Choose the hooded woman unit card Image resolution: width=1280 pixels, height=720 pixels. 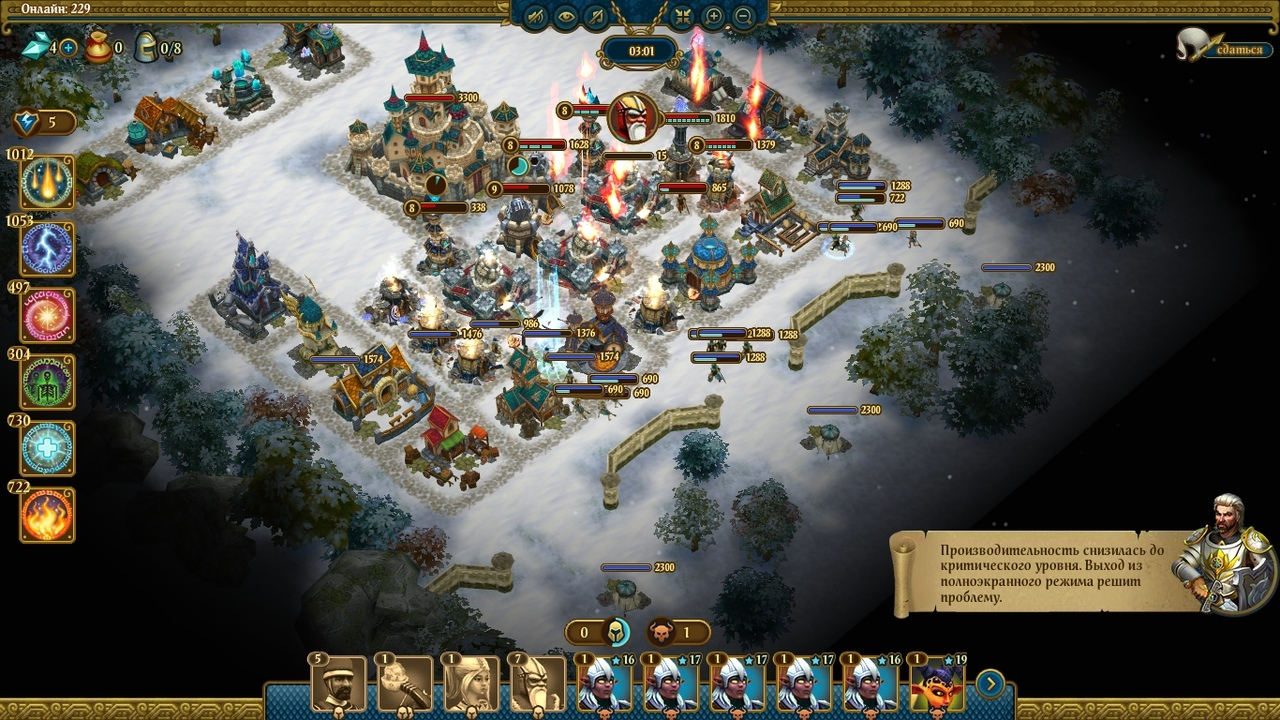(471, 684)
